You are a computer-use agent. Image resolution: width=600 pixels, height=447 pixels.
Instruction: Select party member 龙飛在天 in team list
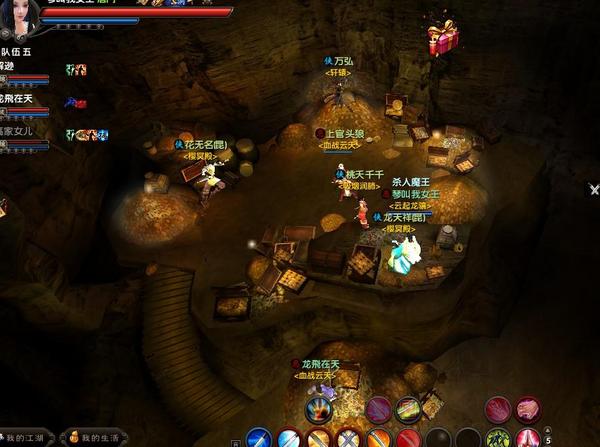click(x=18, y=98)
